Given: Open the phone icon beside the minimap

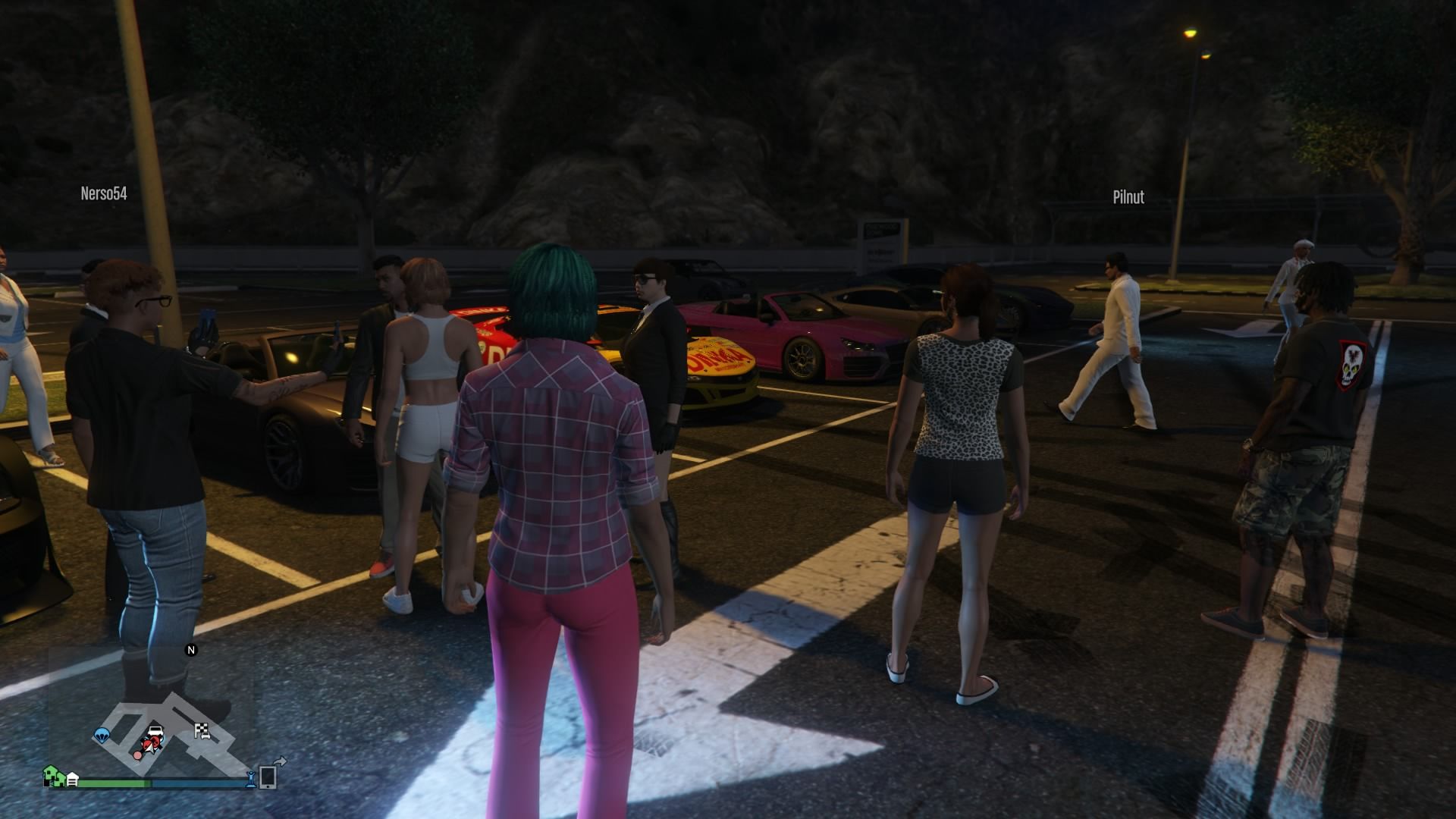Looking at the screenshot, I should click(x=268, y=777).
